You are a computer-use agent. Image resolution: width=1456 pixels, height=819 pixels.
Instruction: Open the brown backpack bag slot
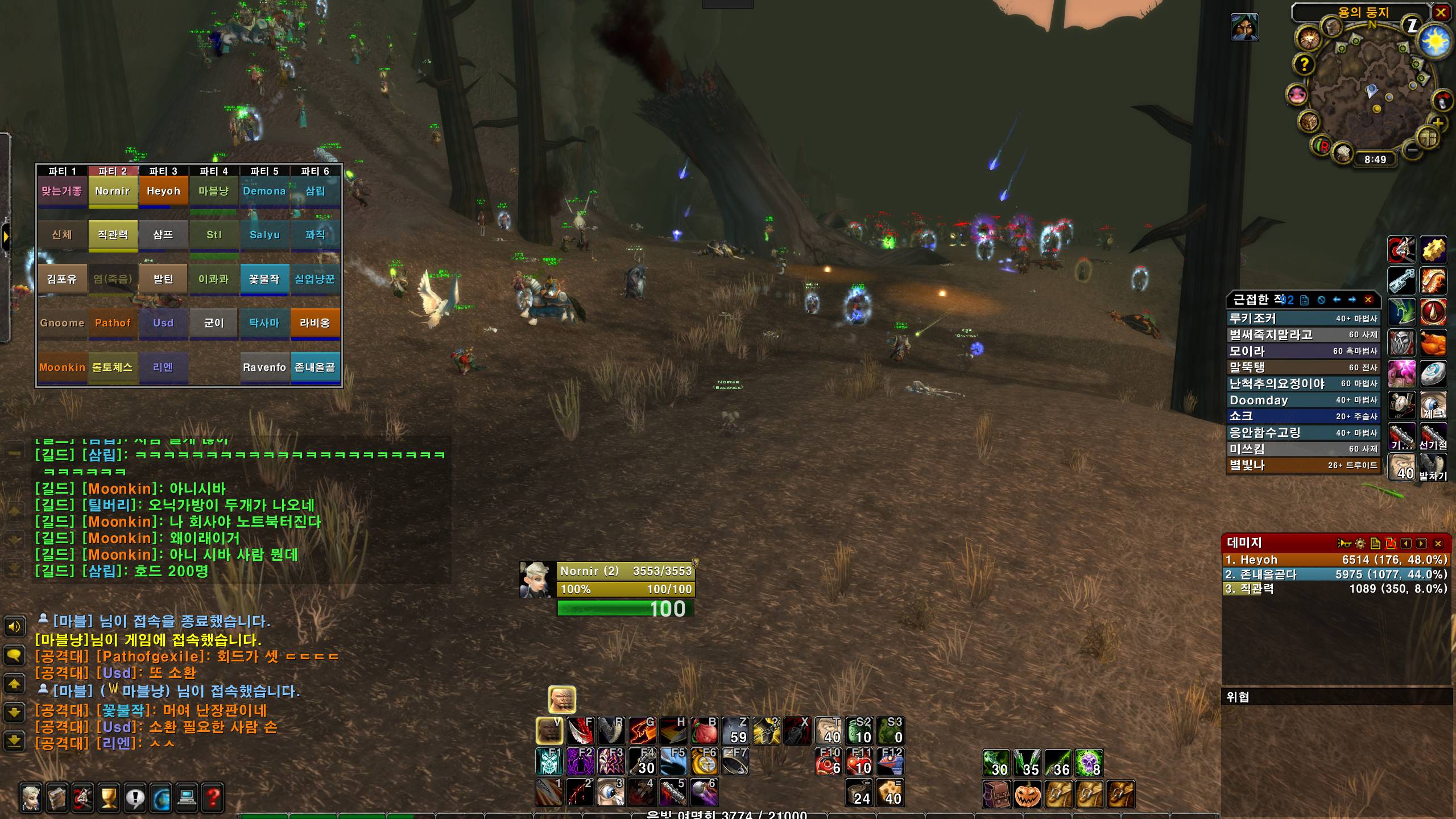996,793
